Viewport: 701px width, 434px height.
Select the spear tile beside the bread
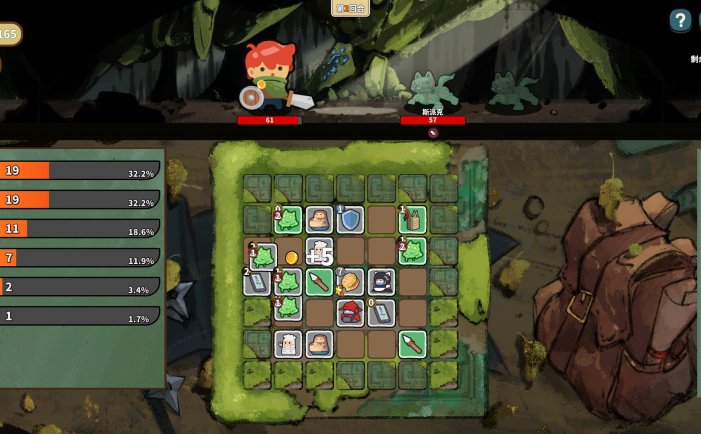(319, 282)
